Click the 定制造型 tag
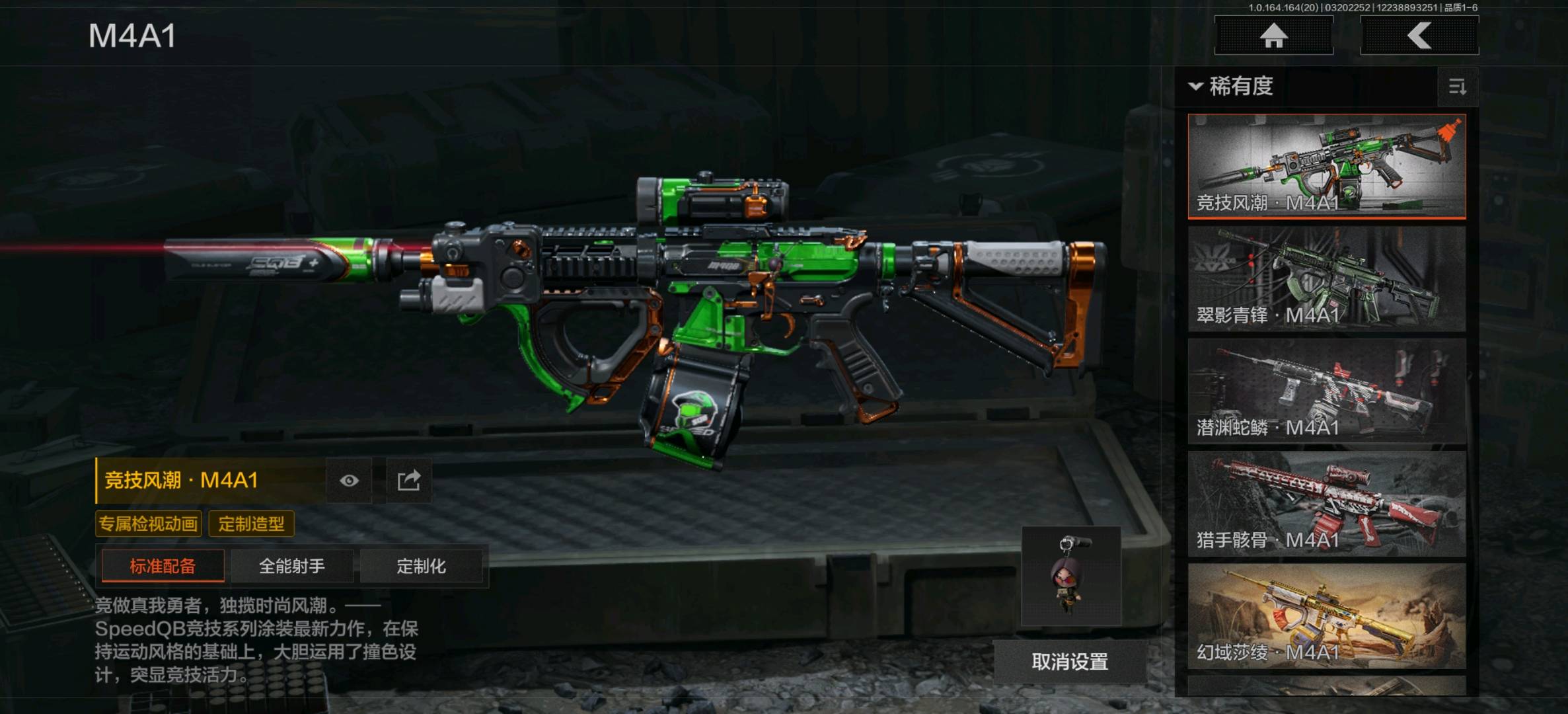The height and width of the screenshot is (714, 1568). pos(251,524)
